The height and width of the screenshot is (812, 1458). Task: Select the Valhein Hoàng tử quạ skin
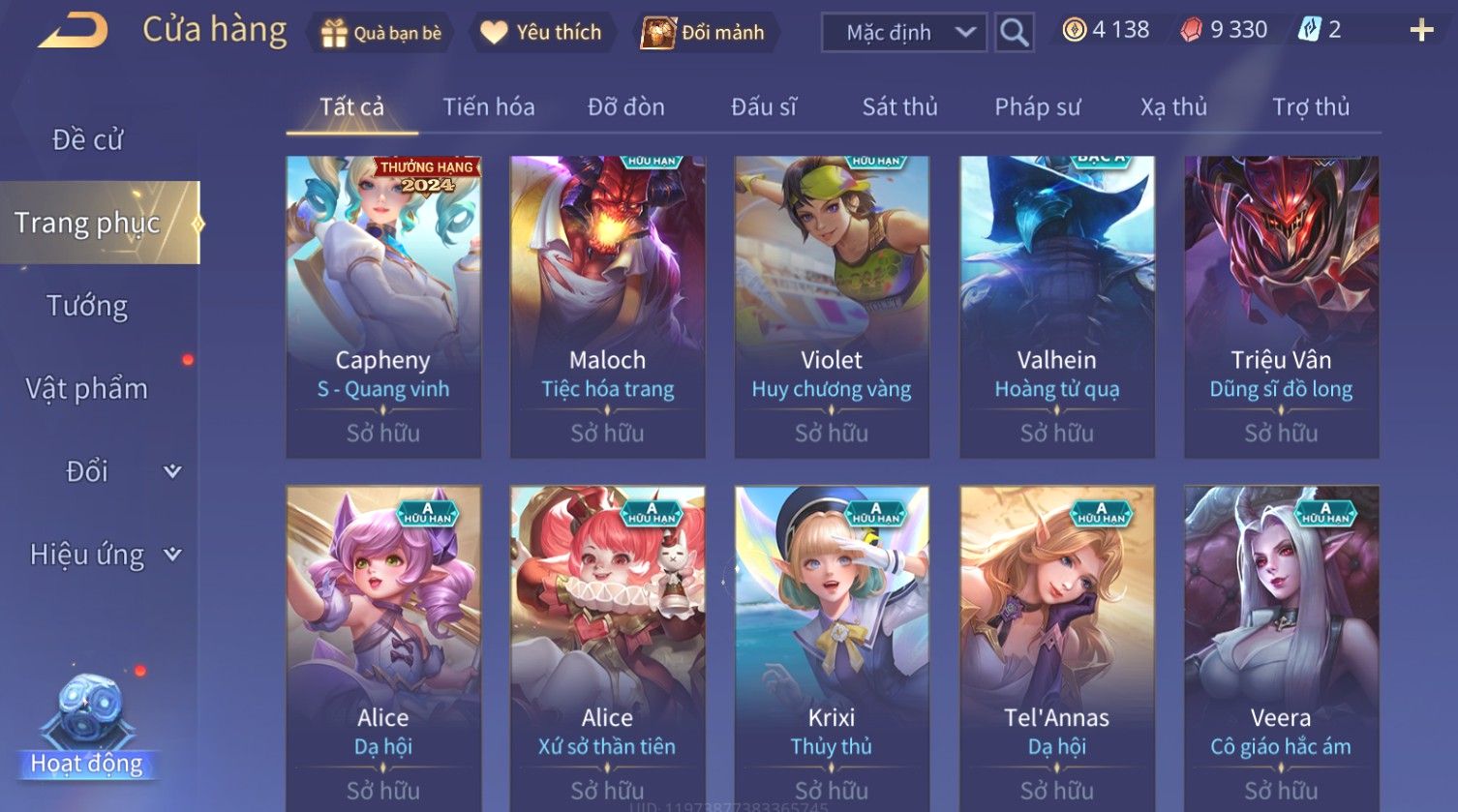pos(1057,306)
